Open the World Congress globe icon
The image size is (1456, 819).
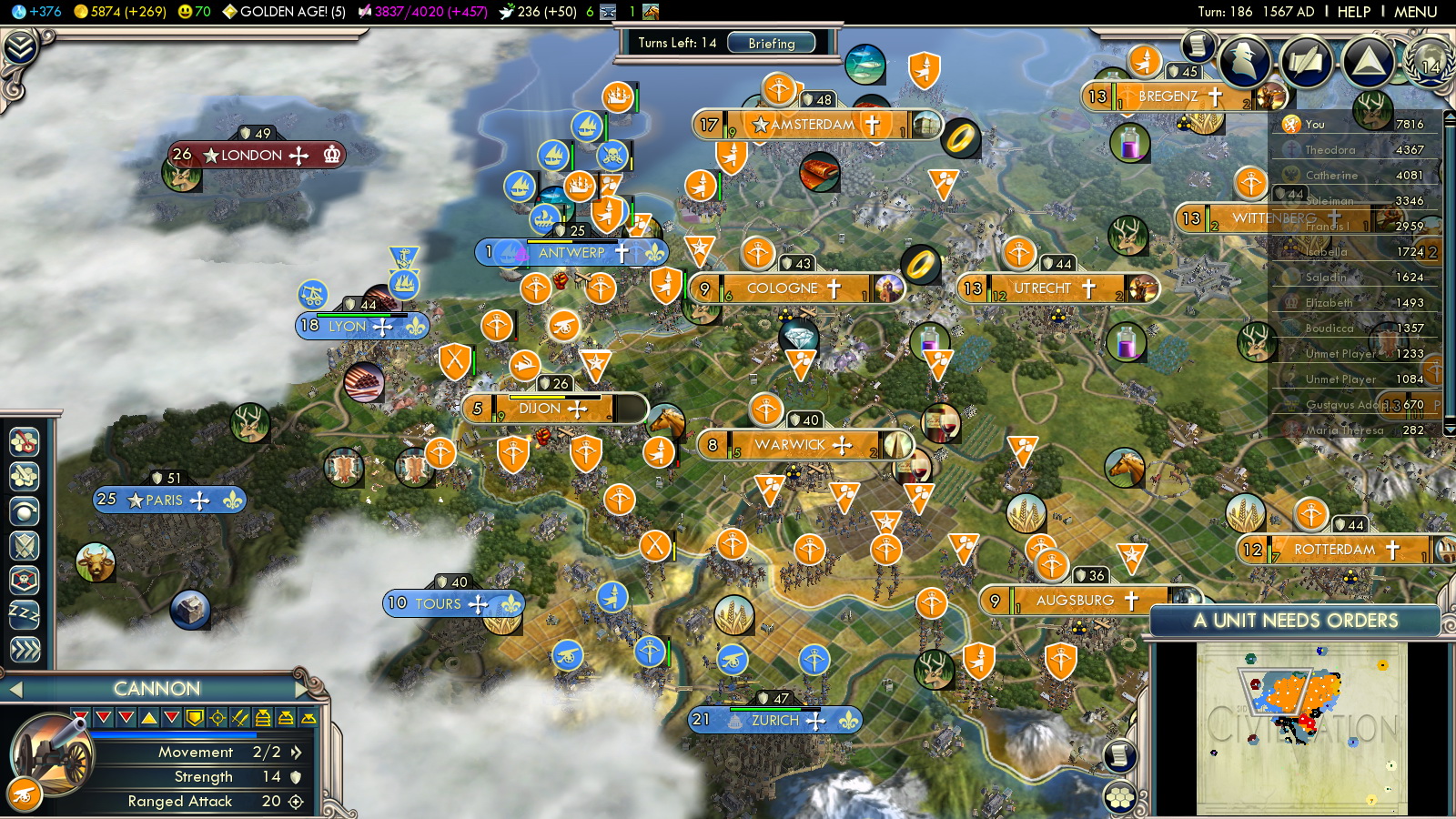[1430, 62]
